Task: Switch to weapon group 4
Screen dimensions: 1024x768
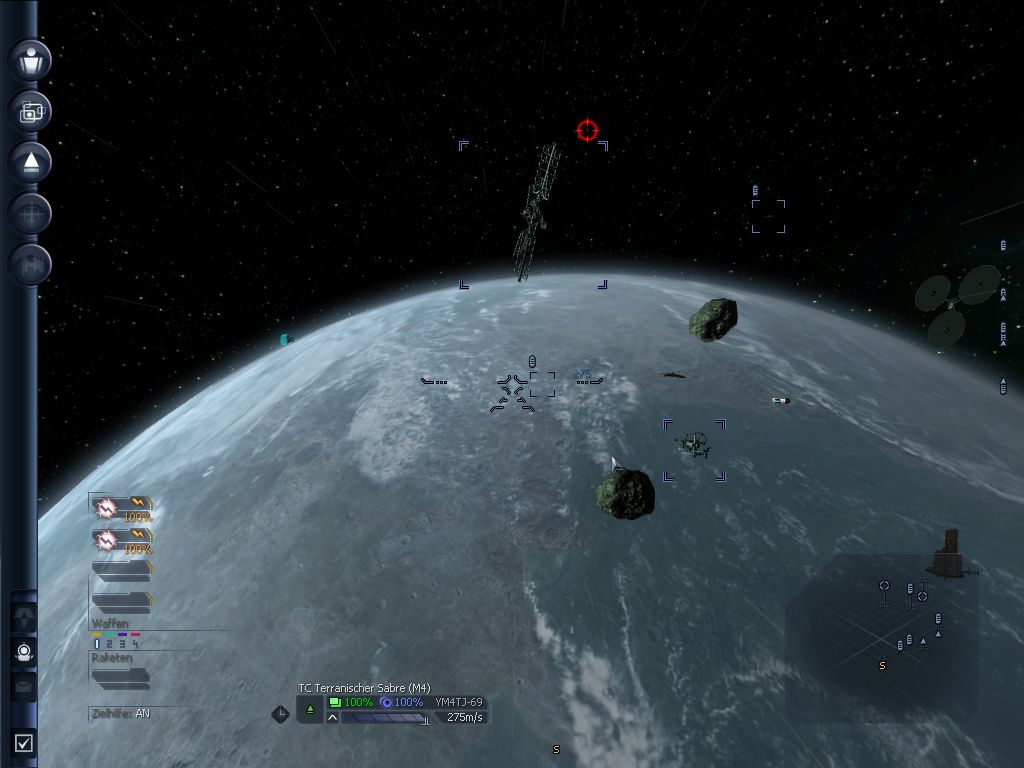Action: [x=135, y=645]
